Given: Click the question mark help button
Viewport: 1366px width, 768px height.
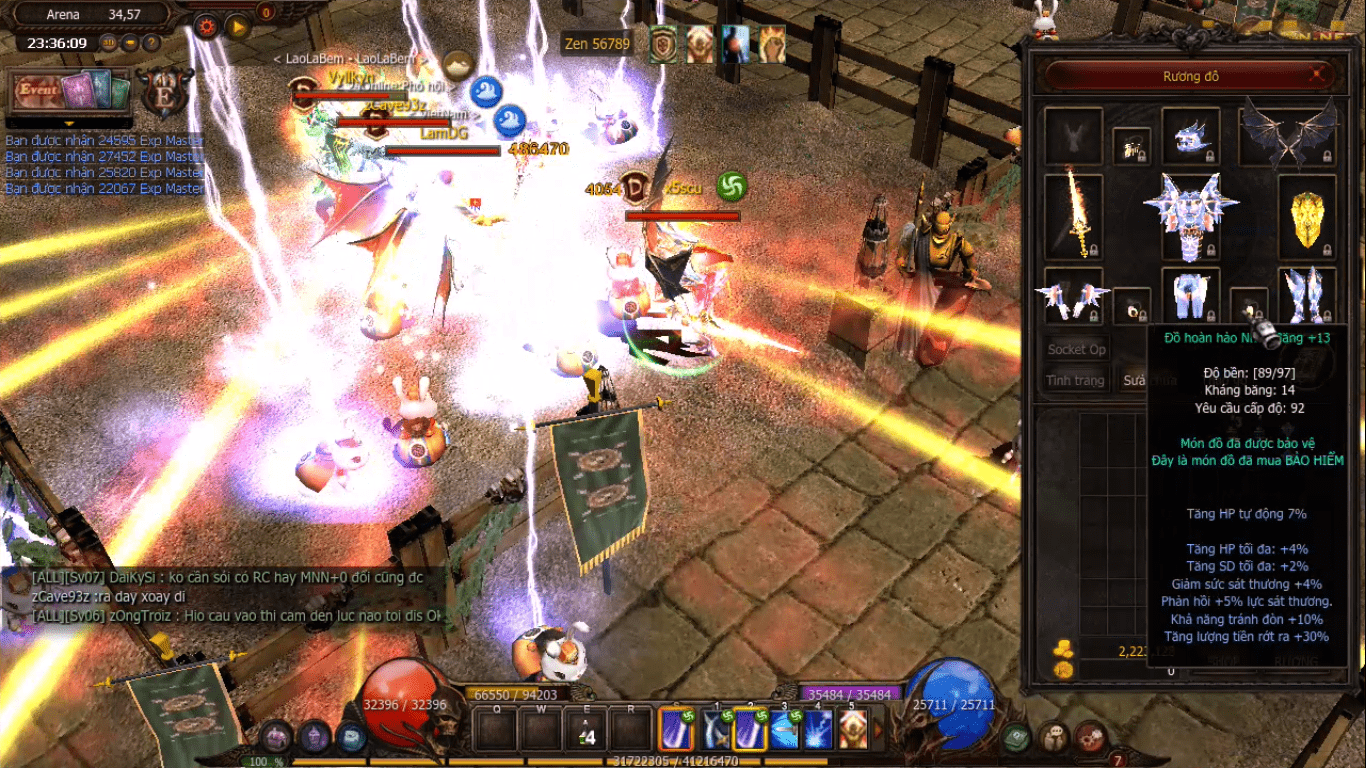Looking at the screenshot, I should (151, 43).
